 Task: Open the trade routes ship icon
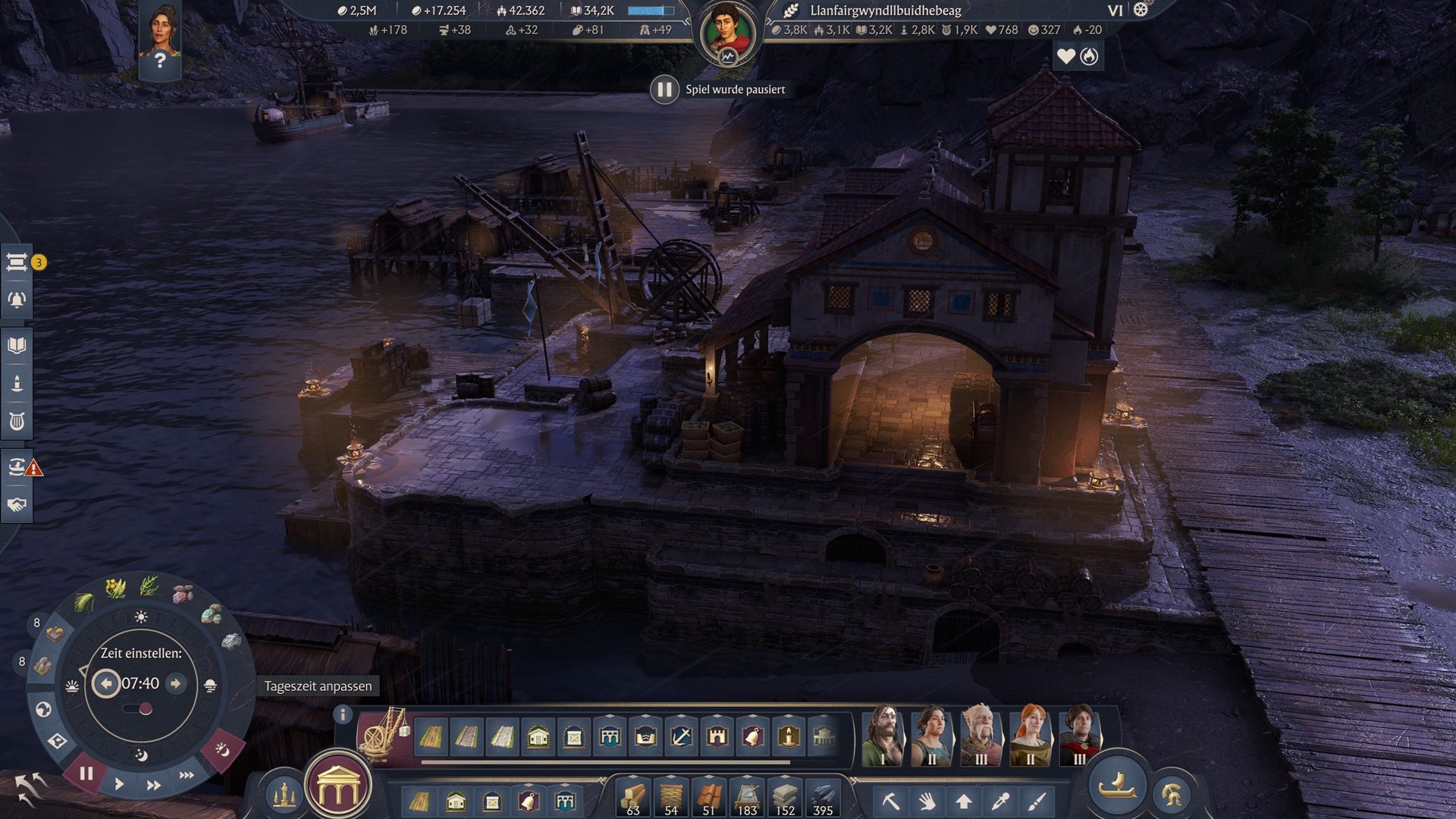click(x=17, y=466)
